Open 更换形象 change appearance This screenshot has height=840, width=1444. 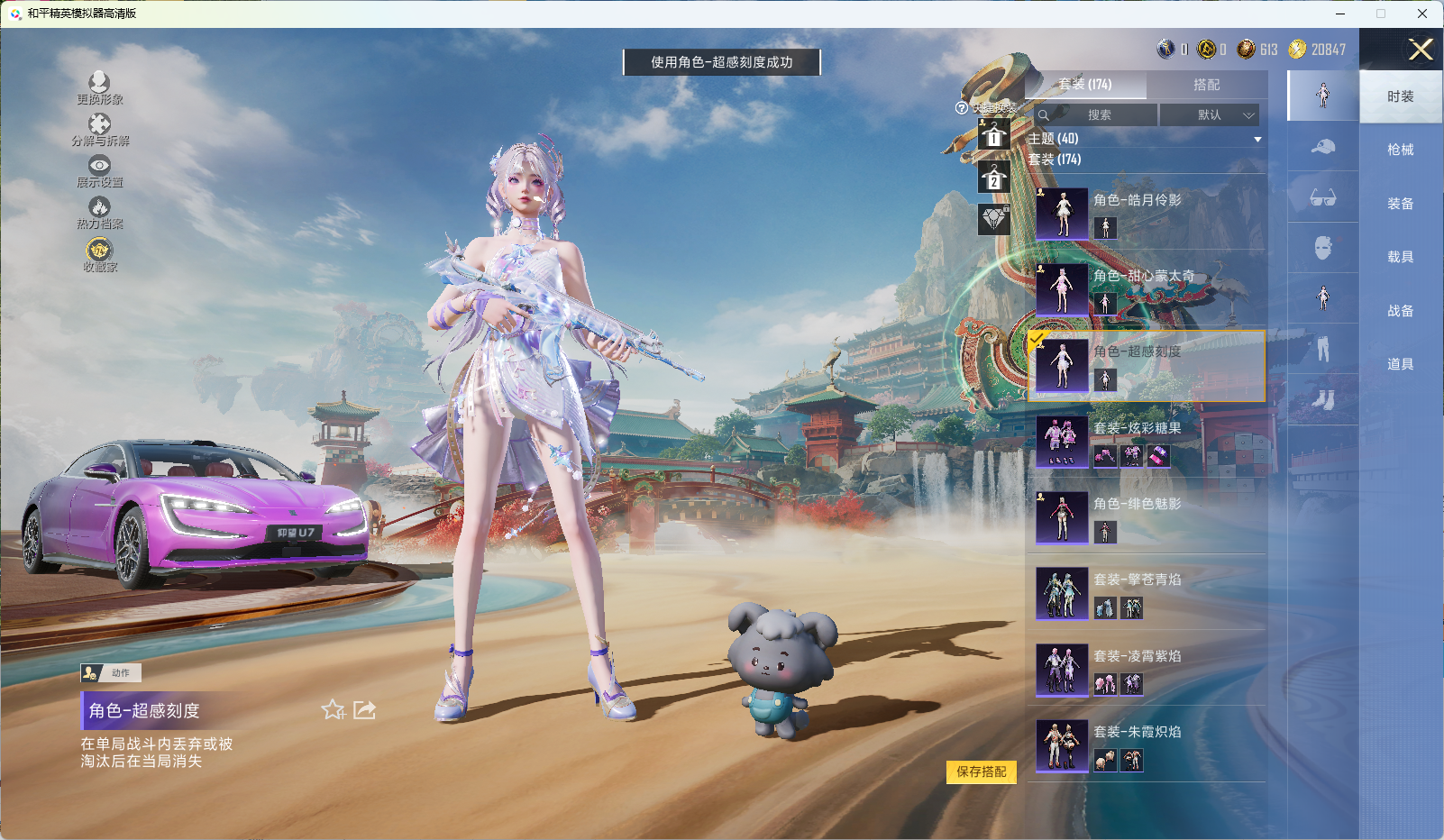point(99,88)
